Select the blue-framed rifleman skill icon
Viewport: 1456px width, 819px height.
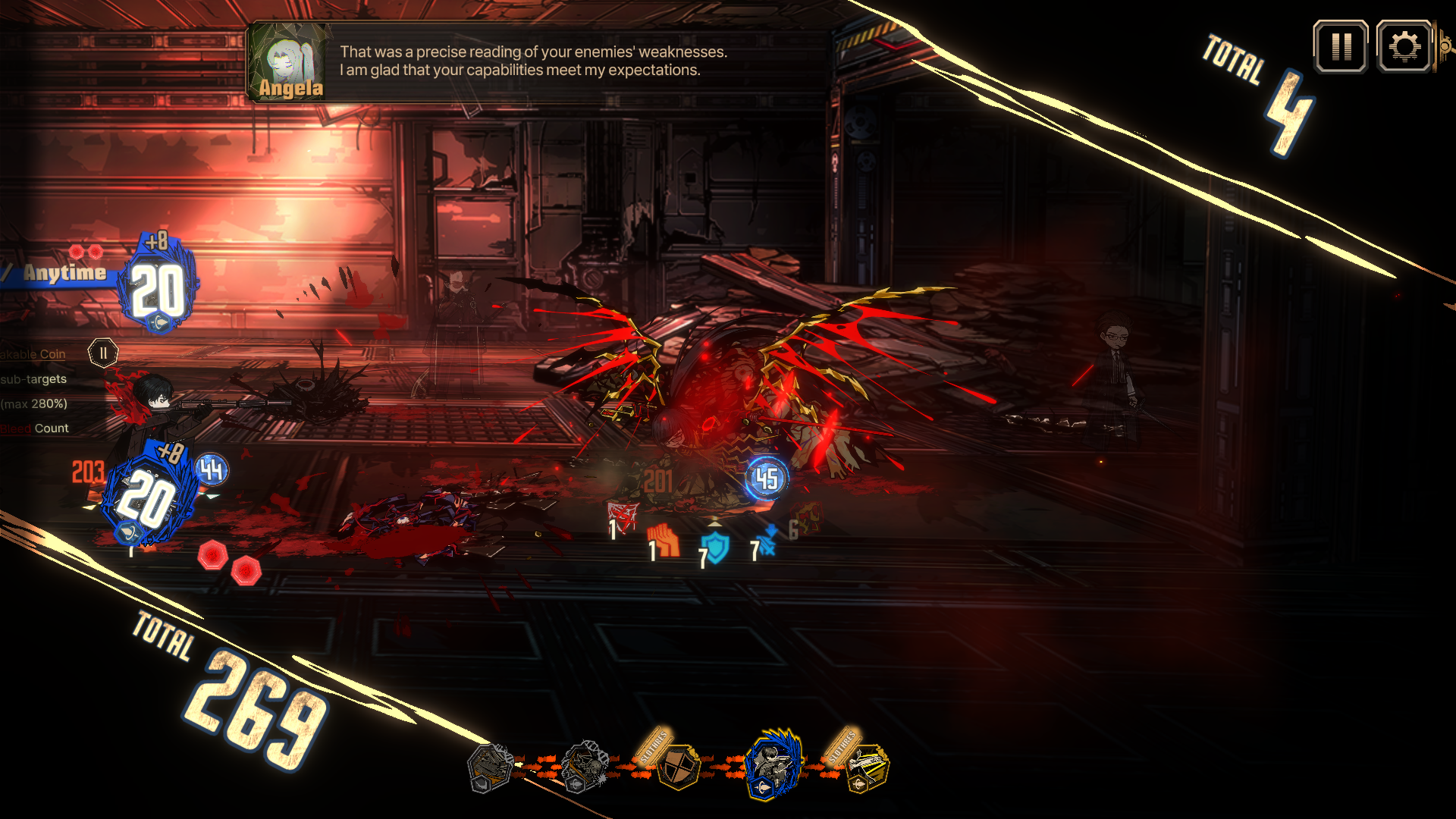click(x=773, y=764)
